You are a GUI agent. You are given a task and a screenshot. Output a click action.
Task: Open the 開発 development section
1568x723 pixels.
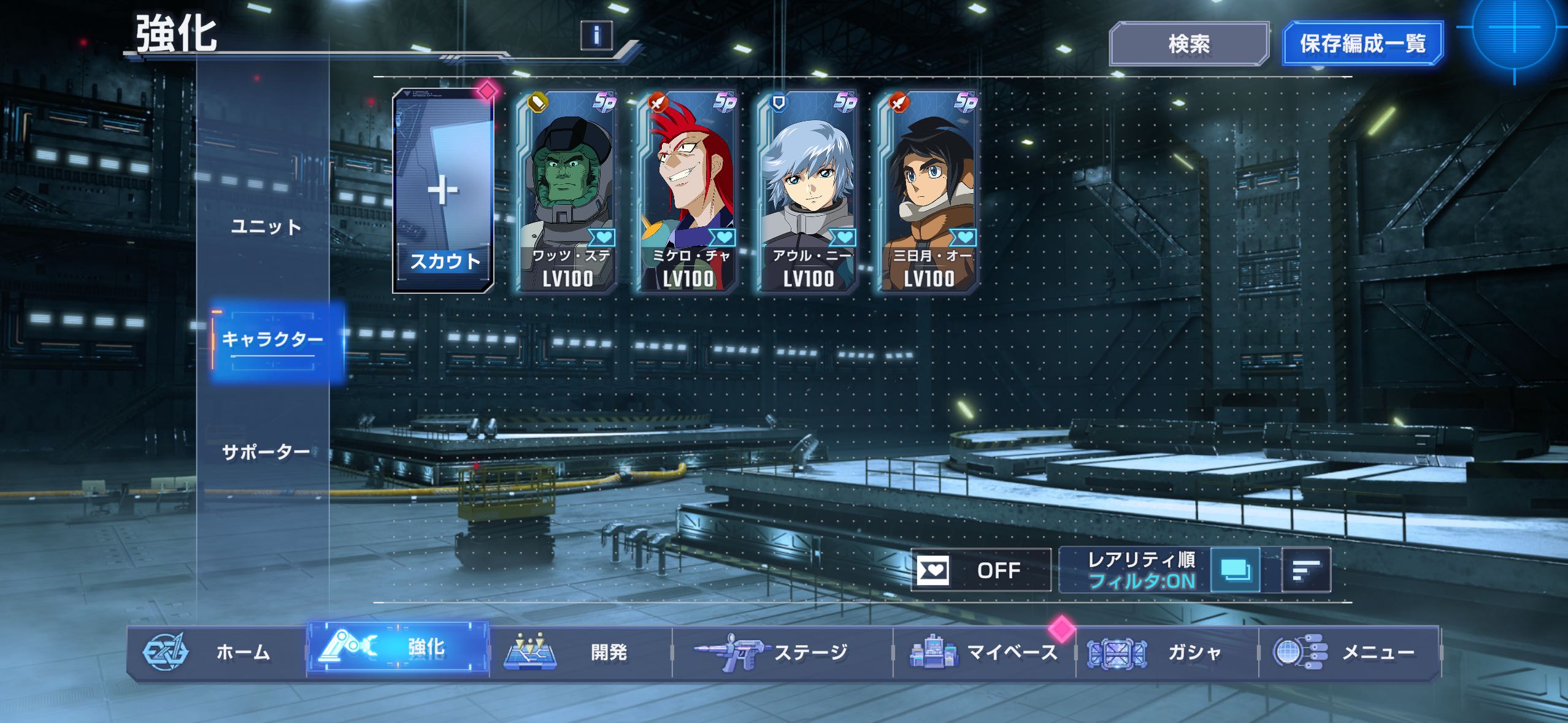(x=580, y=652)
